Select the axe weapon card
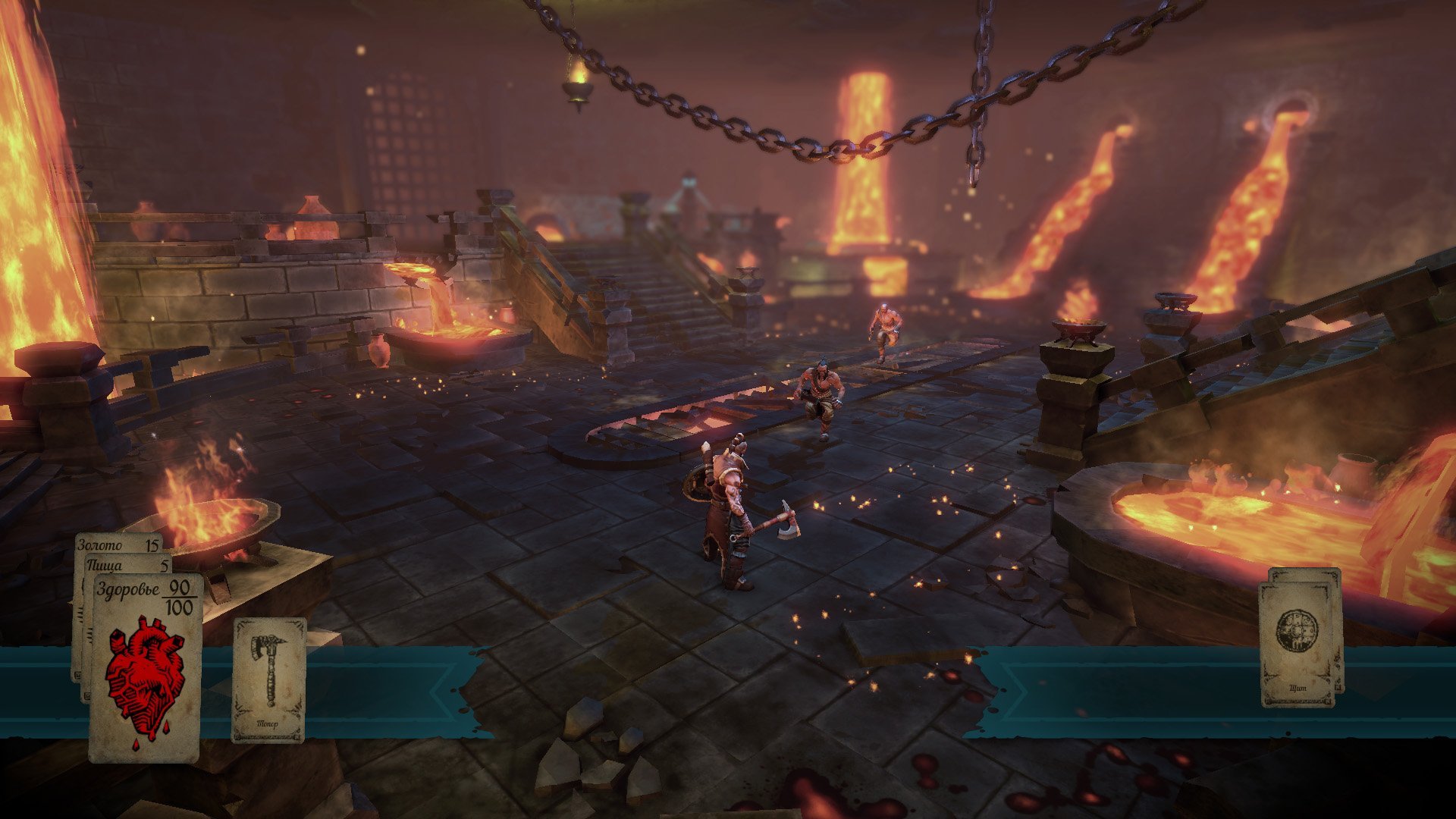The height and width of the screenshot is (819, 1456). click(x=268, y=679)
